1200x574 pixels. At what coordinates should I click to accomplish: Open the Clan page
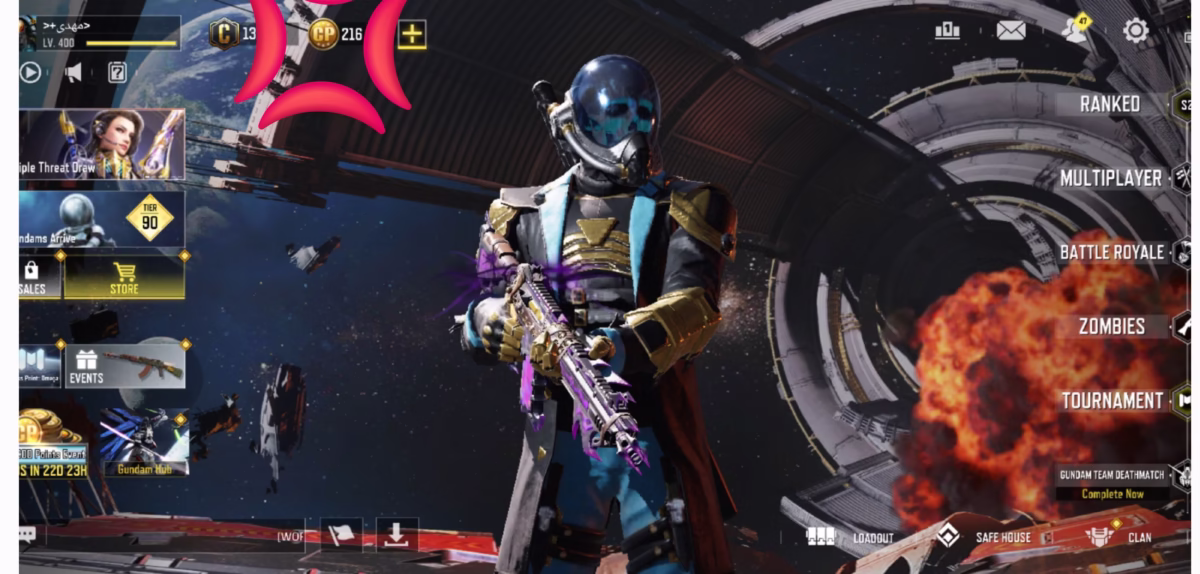[x=1118, y=537]
